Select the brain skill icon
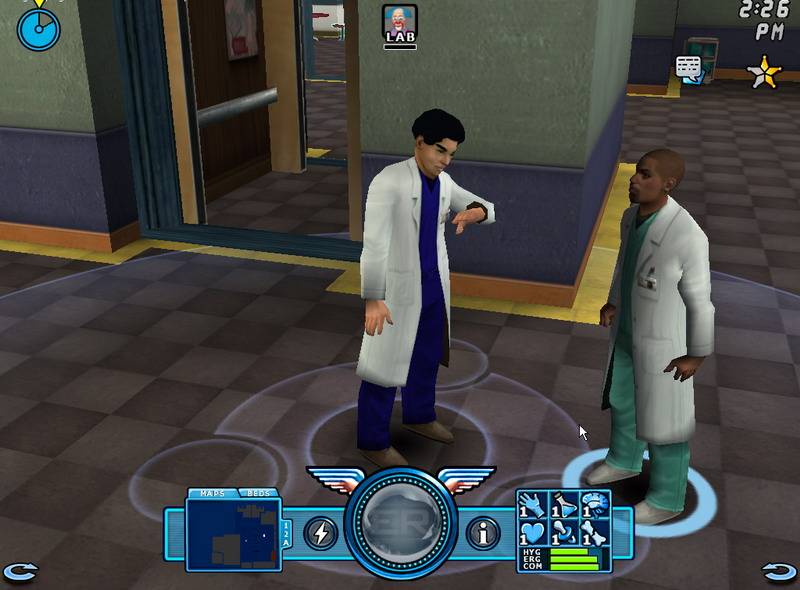800x590 pixels. [596, 504]
